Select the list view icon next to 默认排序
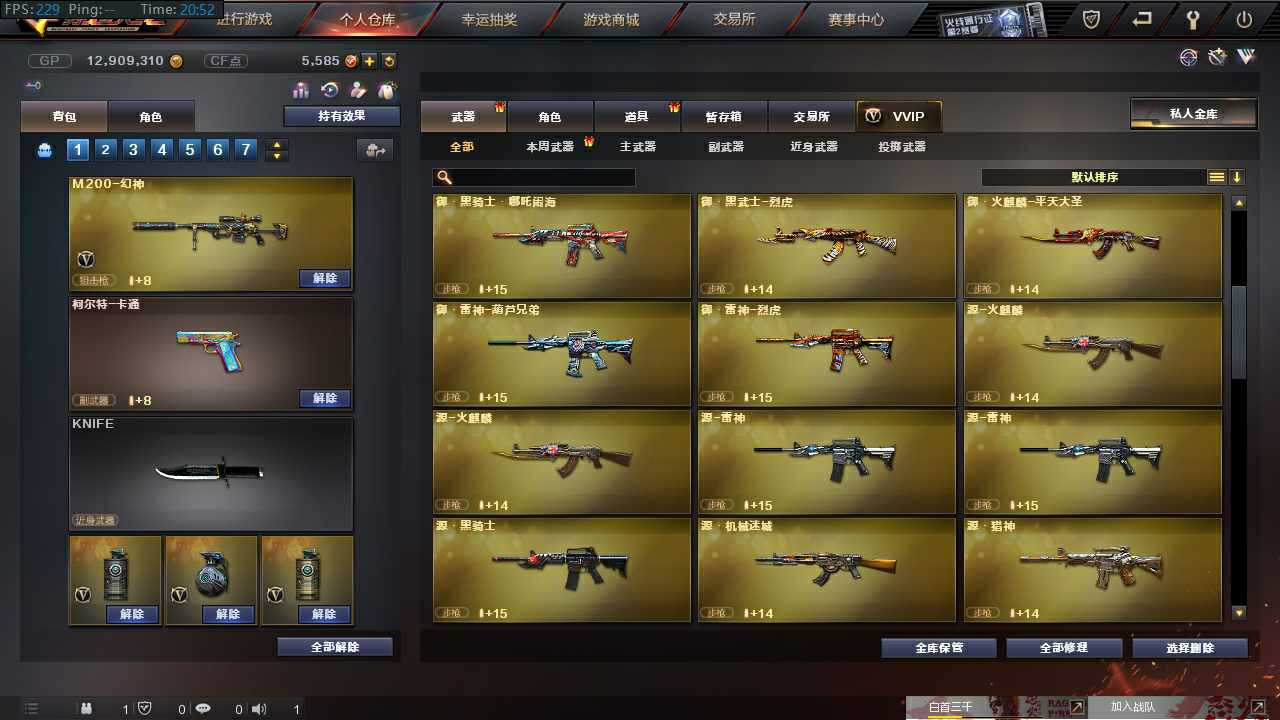Screen dimensions: 1280x720 1216,177
